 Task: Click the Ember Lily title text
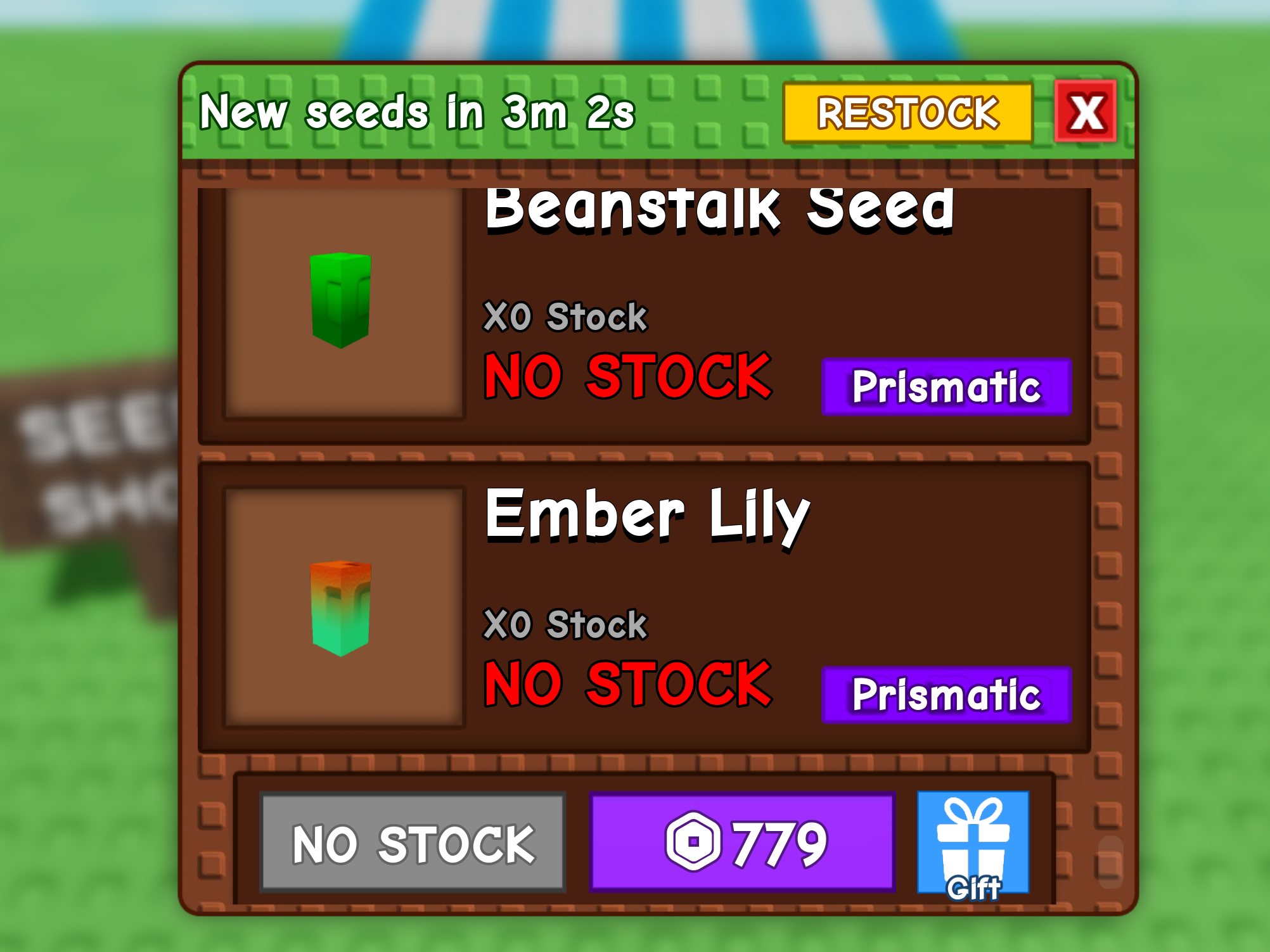(646, 514)
